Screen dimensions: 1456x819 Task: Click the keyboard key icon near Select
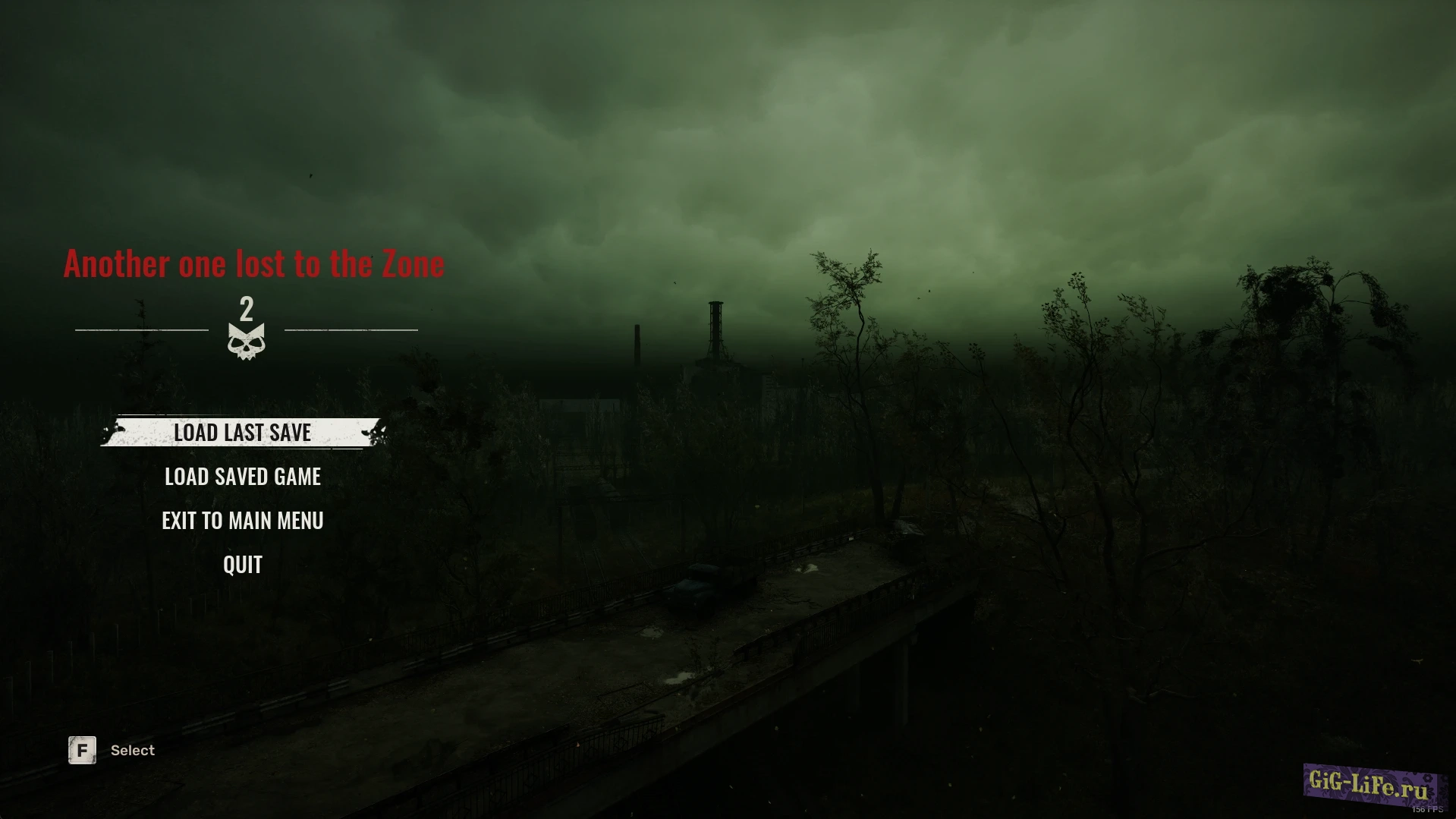81,750
